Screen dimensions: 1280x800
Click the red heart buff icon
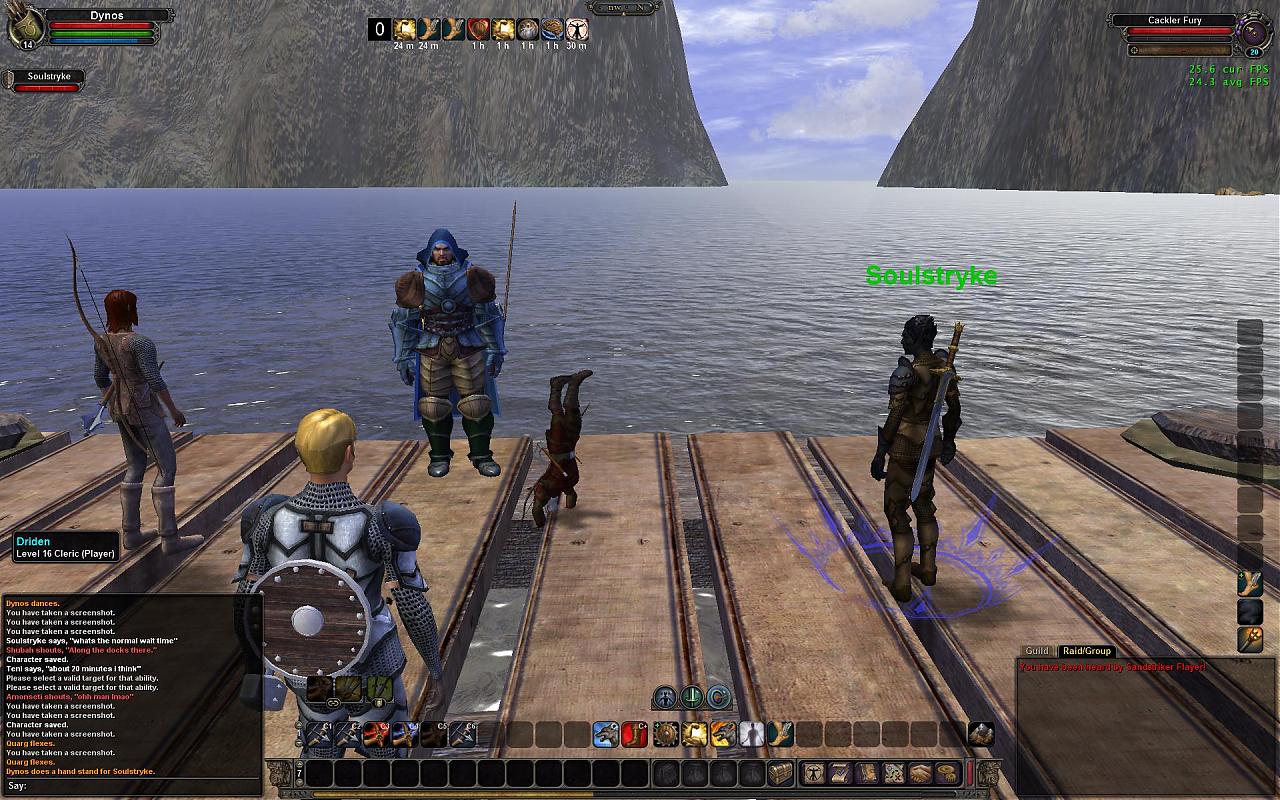click(x=478, y=30)
